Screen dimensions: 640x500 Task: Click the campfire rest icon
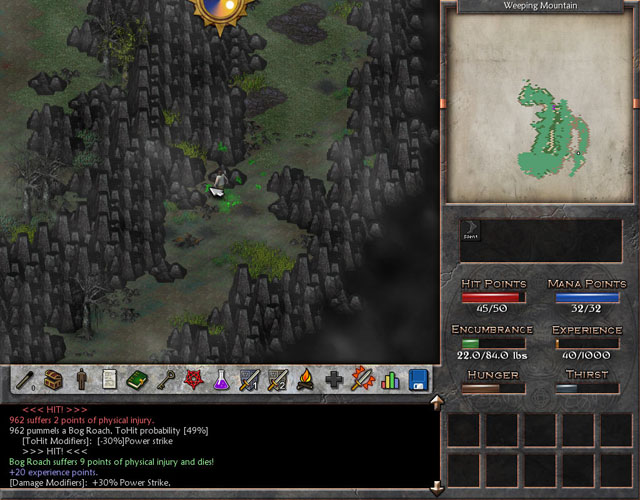tap(306, 380)
